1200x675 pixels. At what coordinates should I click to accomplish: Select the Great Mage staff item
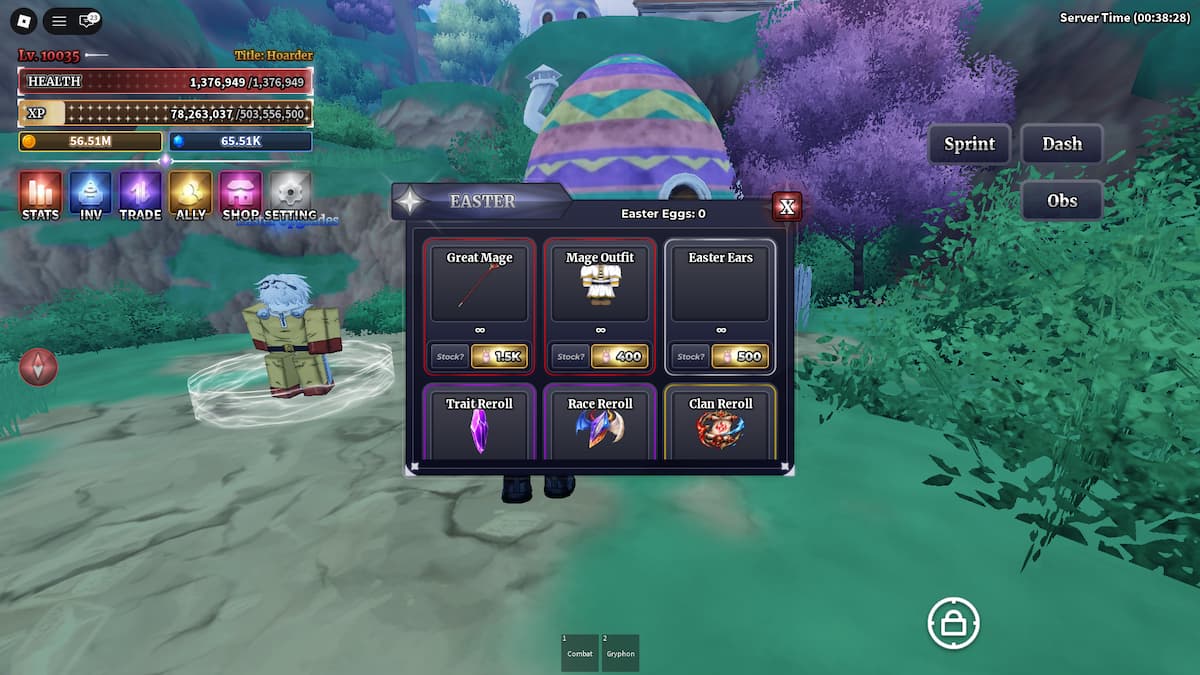click(479, 283)
